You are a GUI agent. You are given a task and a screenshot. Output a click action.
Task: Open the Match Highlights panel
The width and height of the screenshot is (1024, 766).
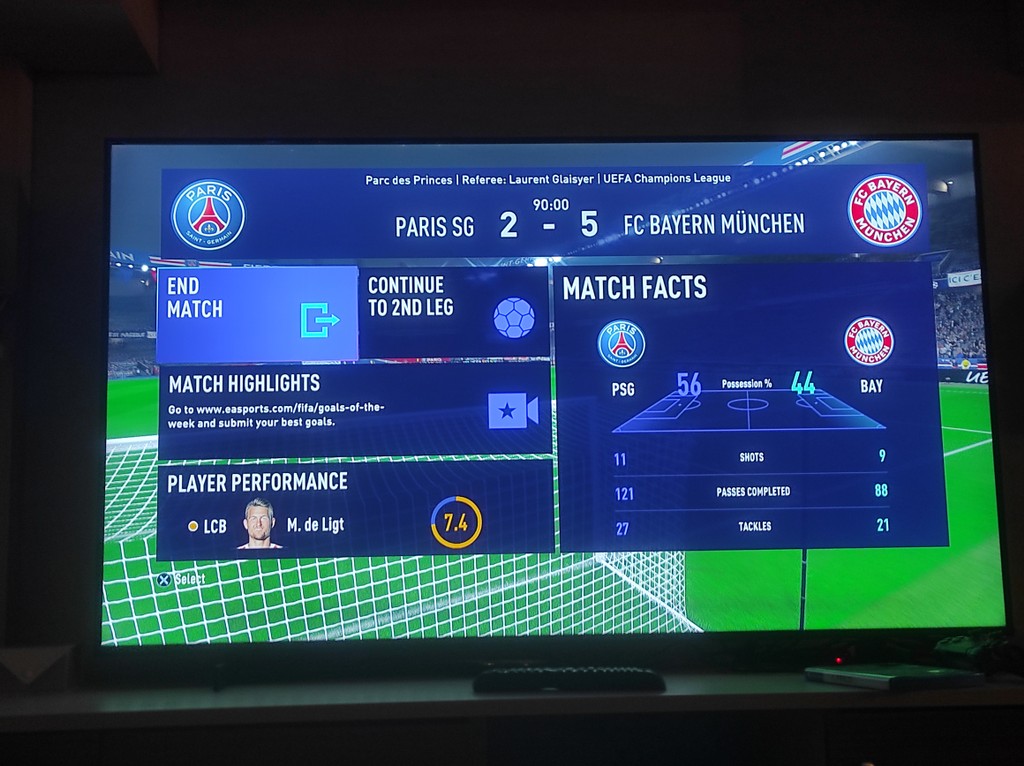[354, 410]
